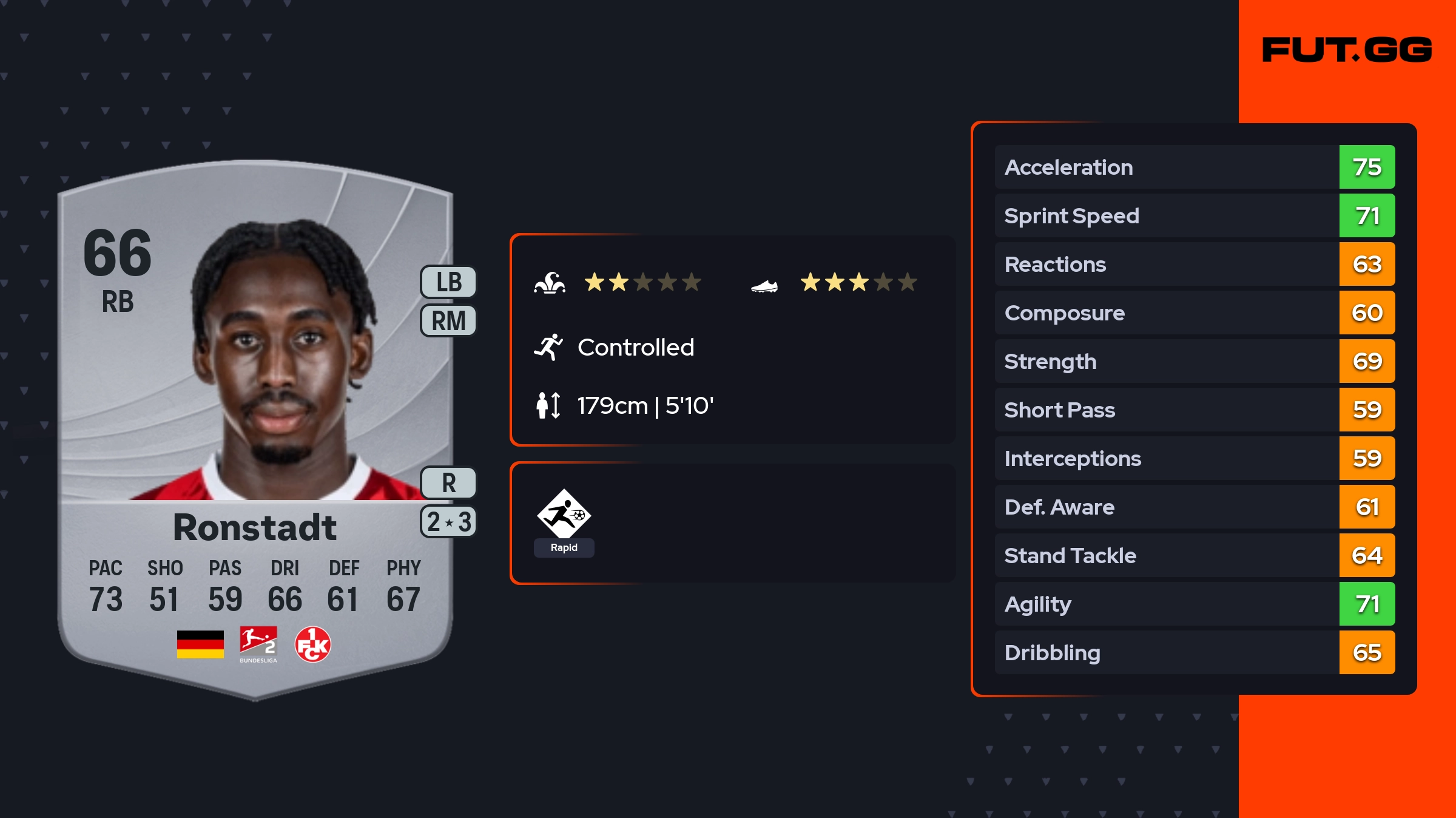This screenshot has height=818, width=1456.
Task: Select the Dribbling stat row
Action: [1195, 652]
